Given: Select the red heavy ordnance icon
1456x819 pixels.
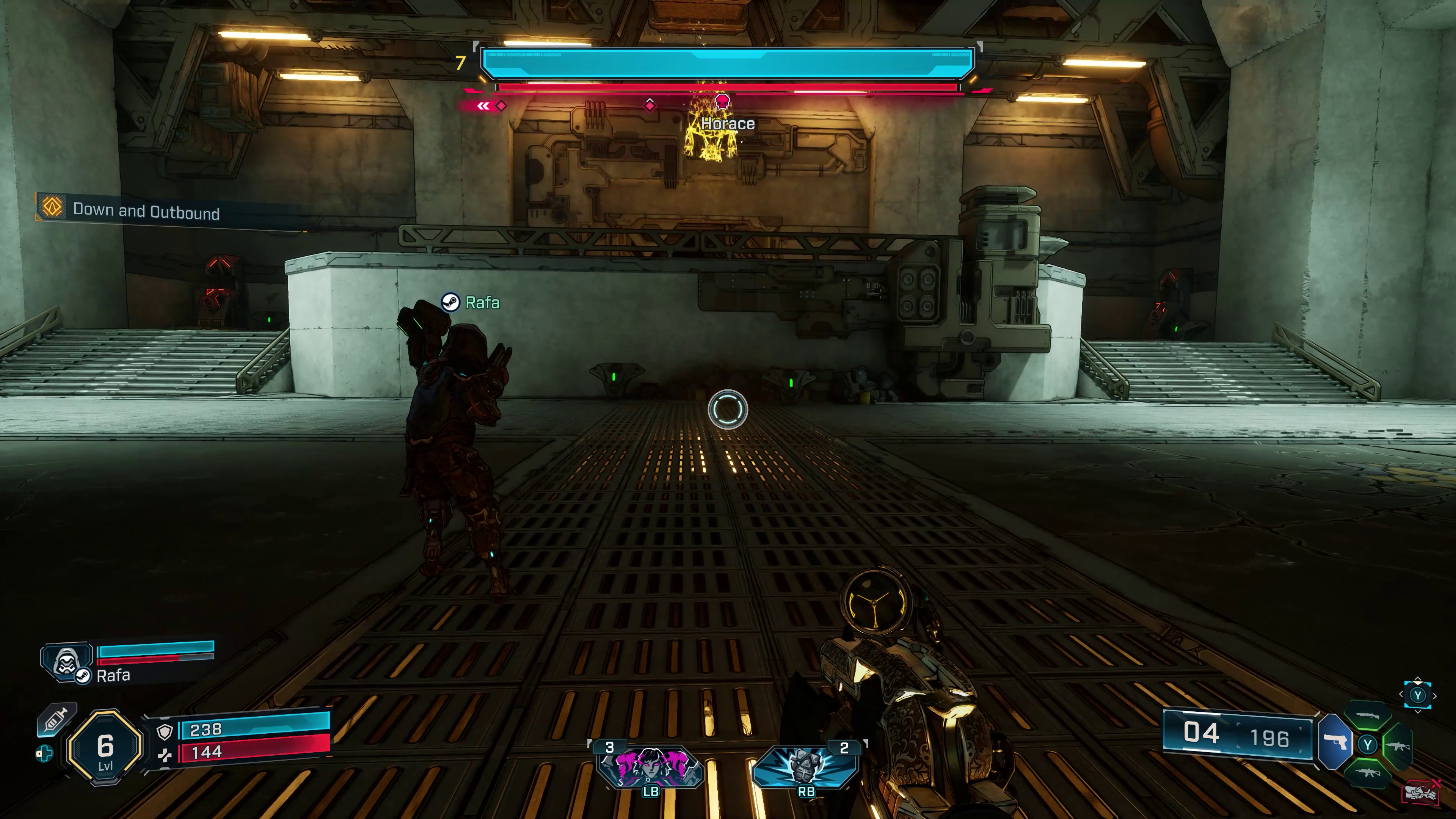Looking at the screenshot, I should pos(1420,792).
